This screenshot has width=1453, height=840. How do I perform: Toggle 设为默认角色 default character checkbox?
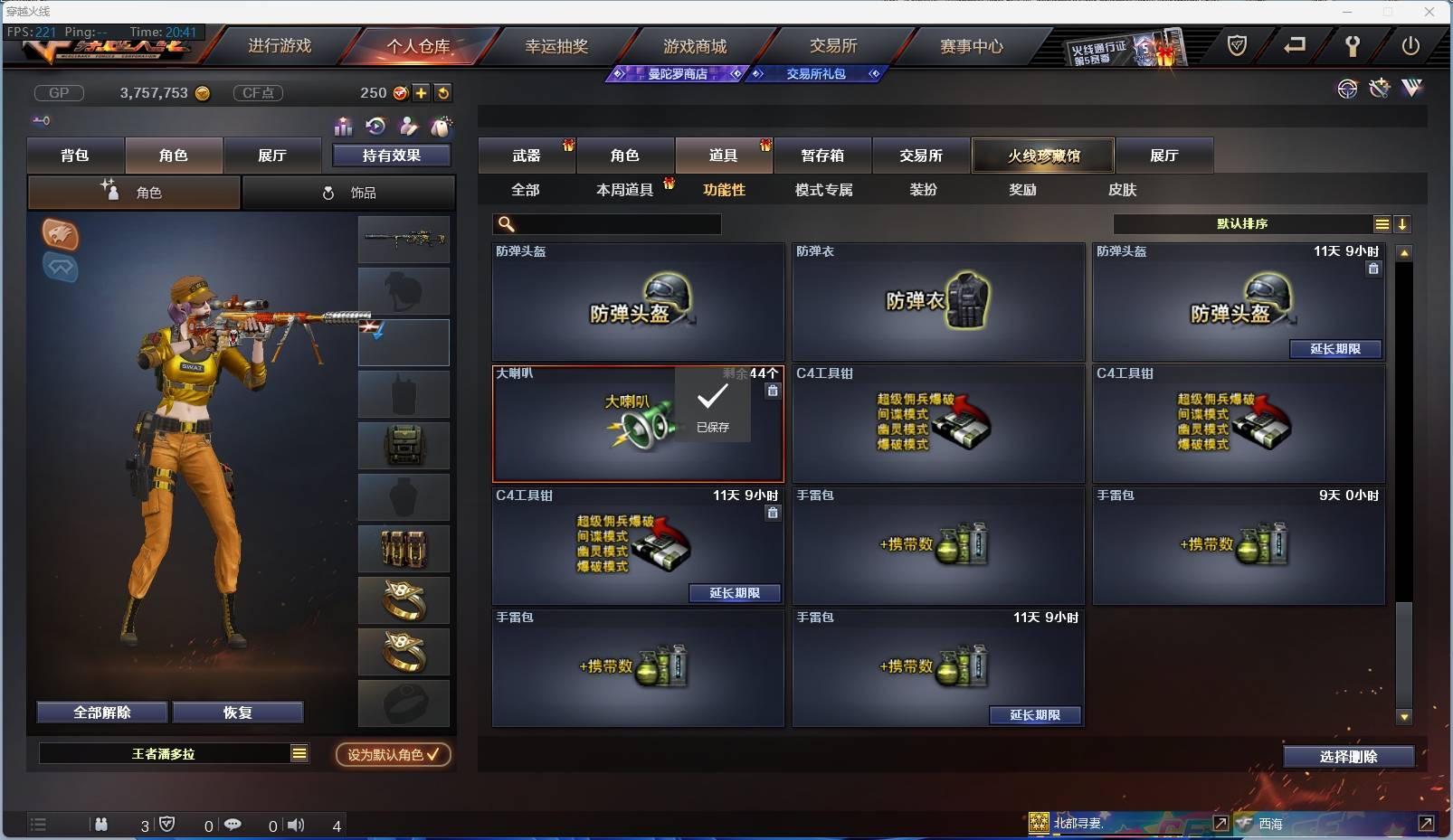393,755
